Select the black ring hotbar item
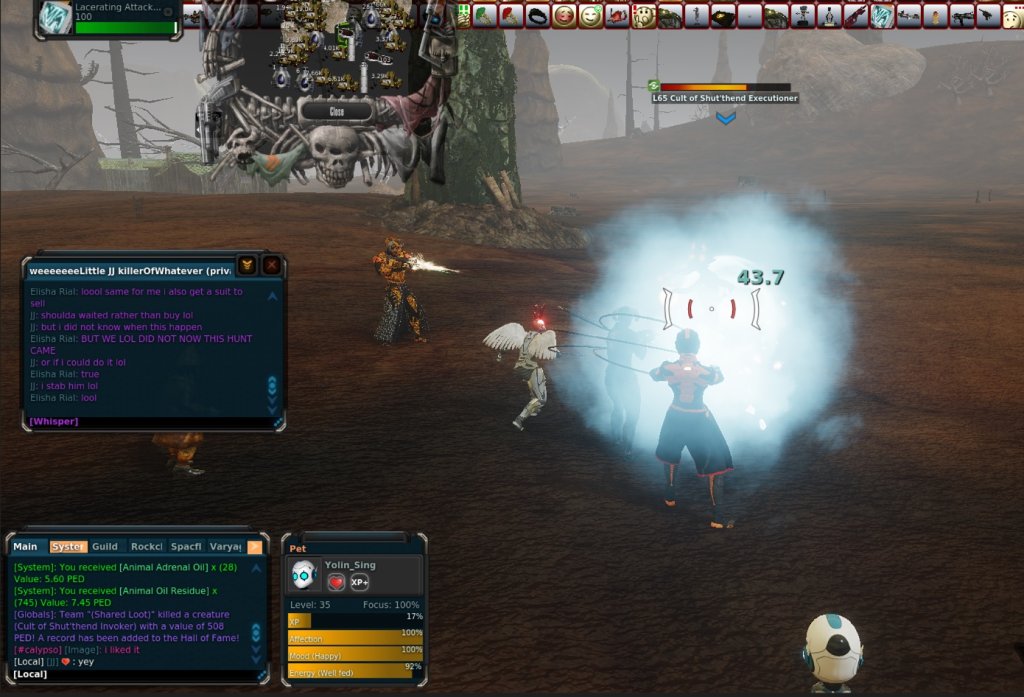This screenshot has height=697, width=1024. coord(538,16)
